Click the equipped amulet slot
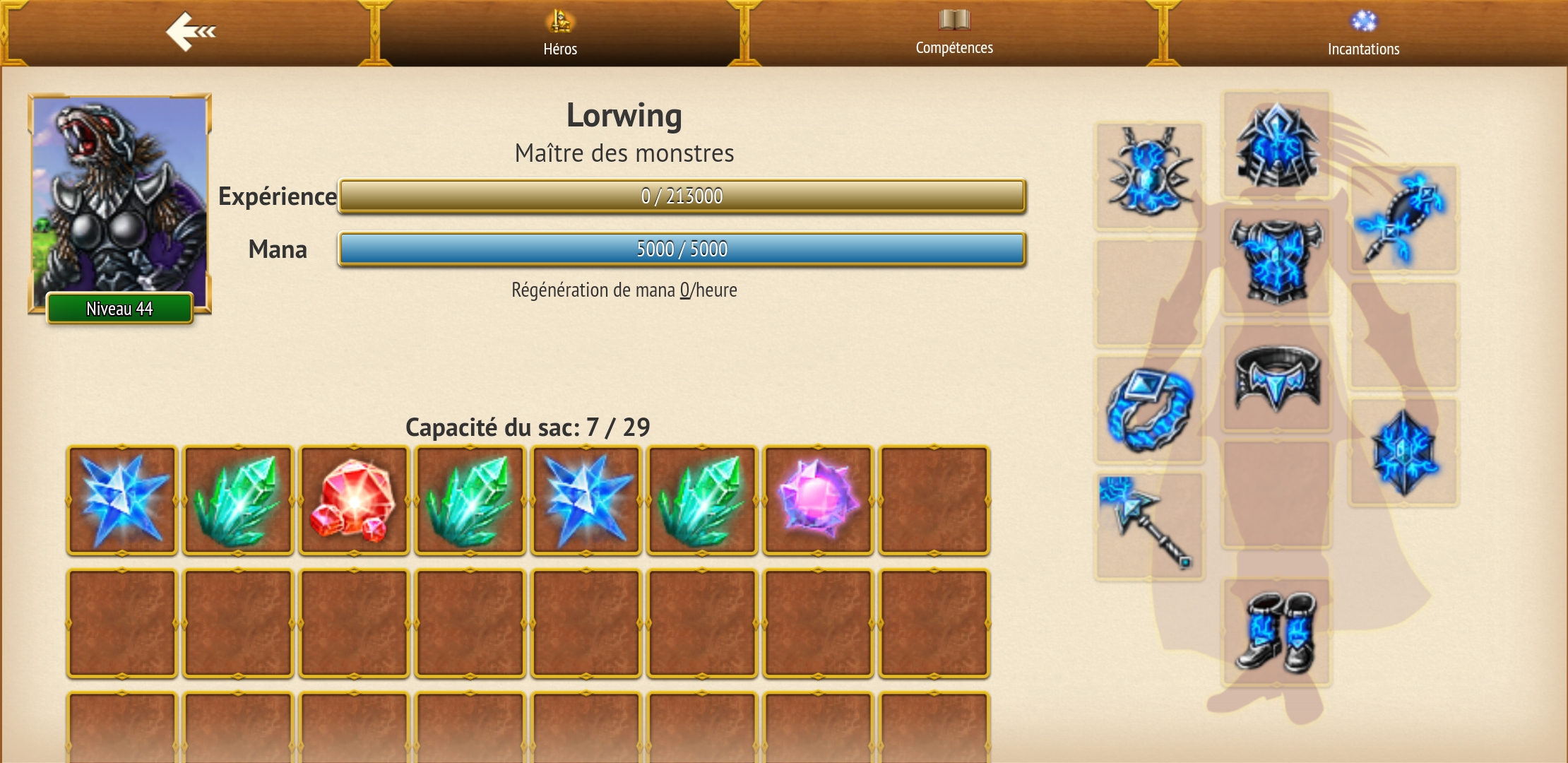The width and height of the screenshot is (1568, 763). pyautogui.click(x=1149, y=175)
